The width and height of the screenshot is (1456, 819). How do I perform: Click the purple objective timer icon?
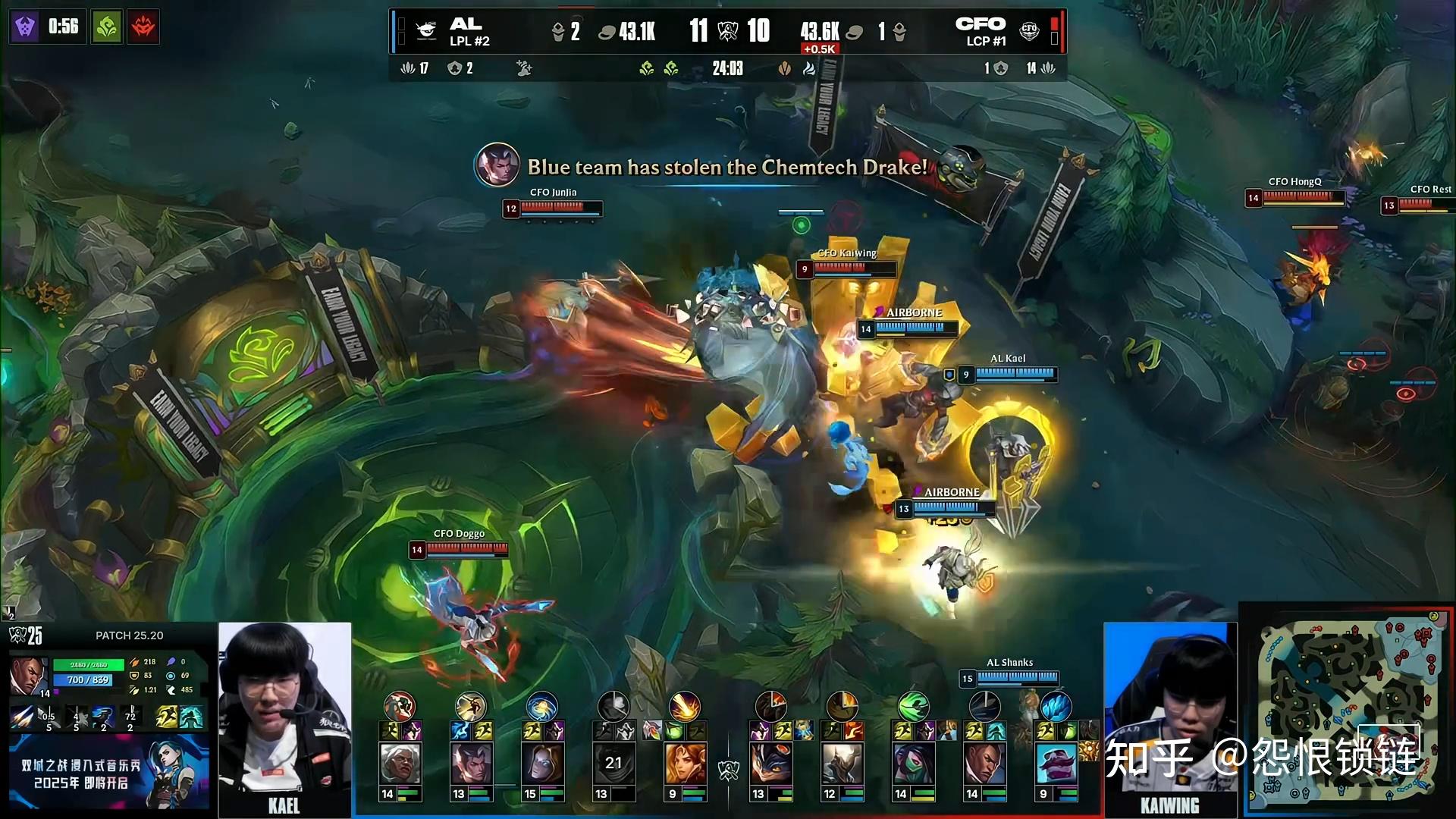pyautogui.click(x=24, y=27)
